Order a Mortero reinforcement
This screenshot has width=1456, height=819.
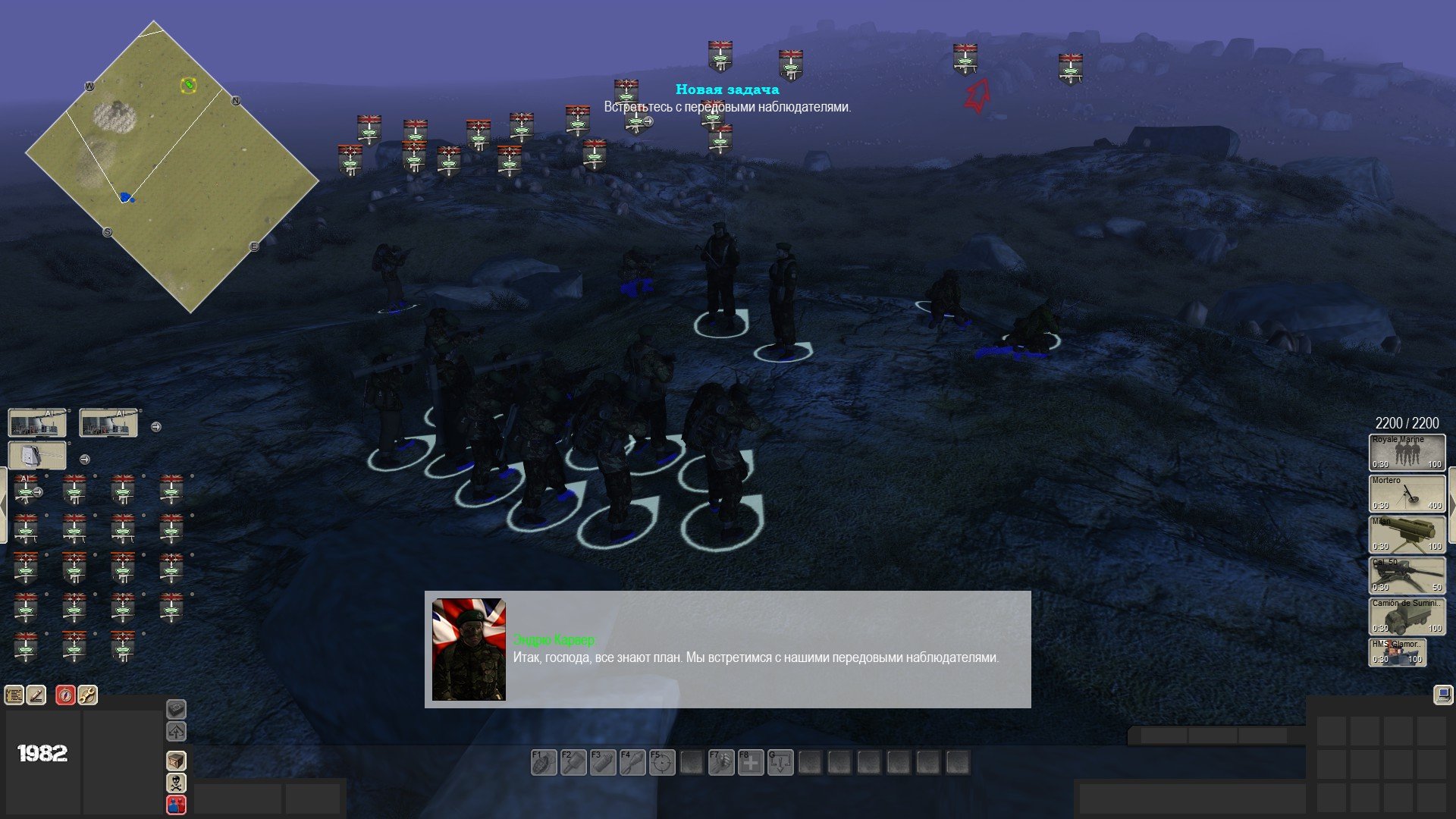click(1407, 494)
